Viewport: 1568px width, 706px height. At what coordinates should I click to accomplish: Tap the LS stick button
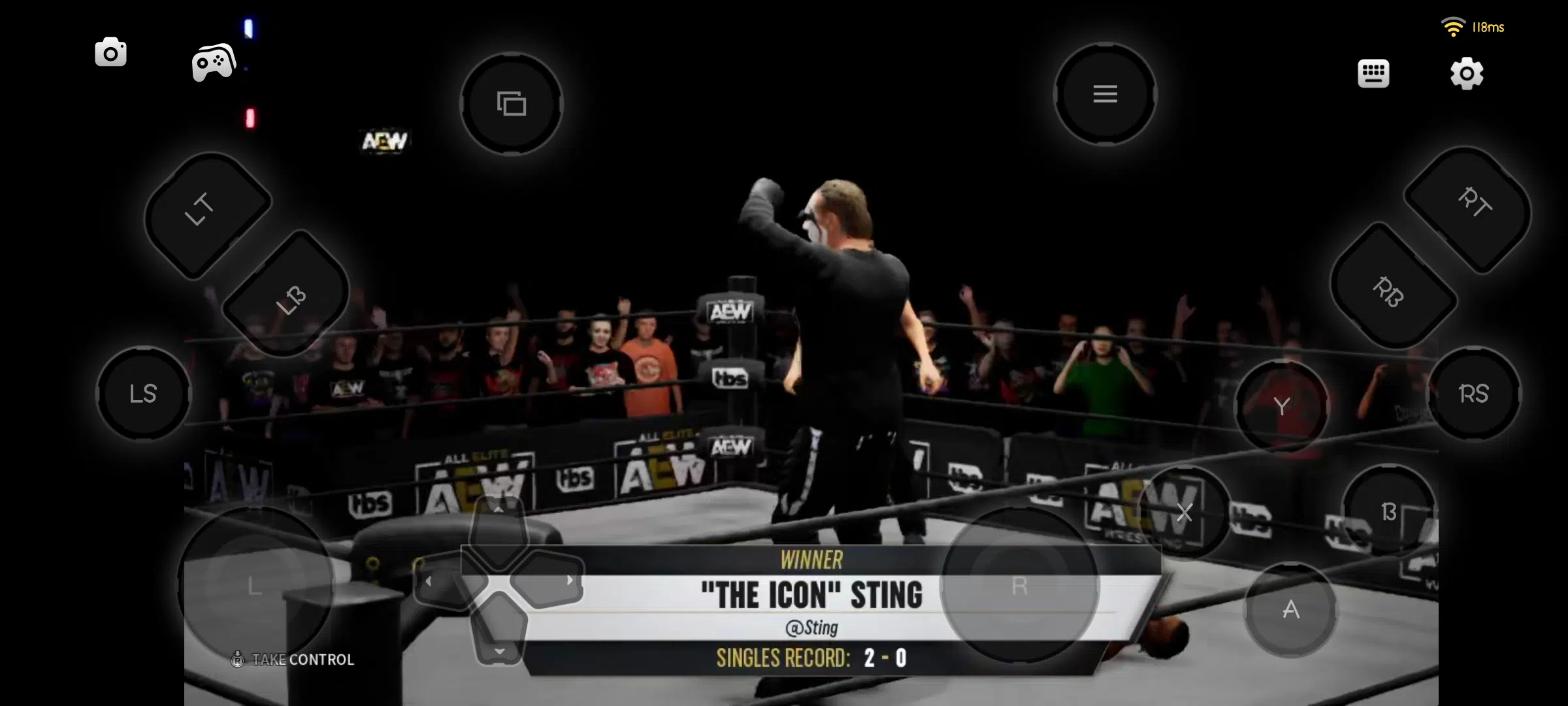144,394
